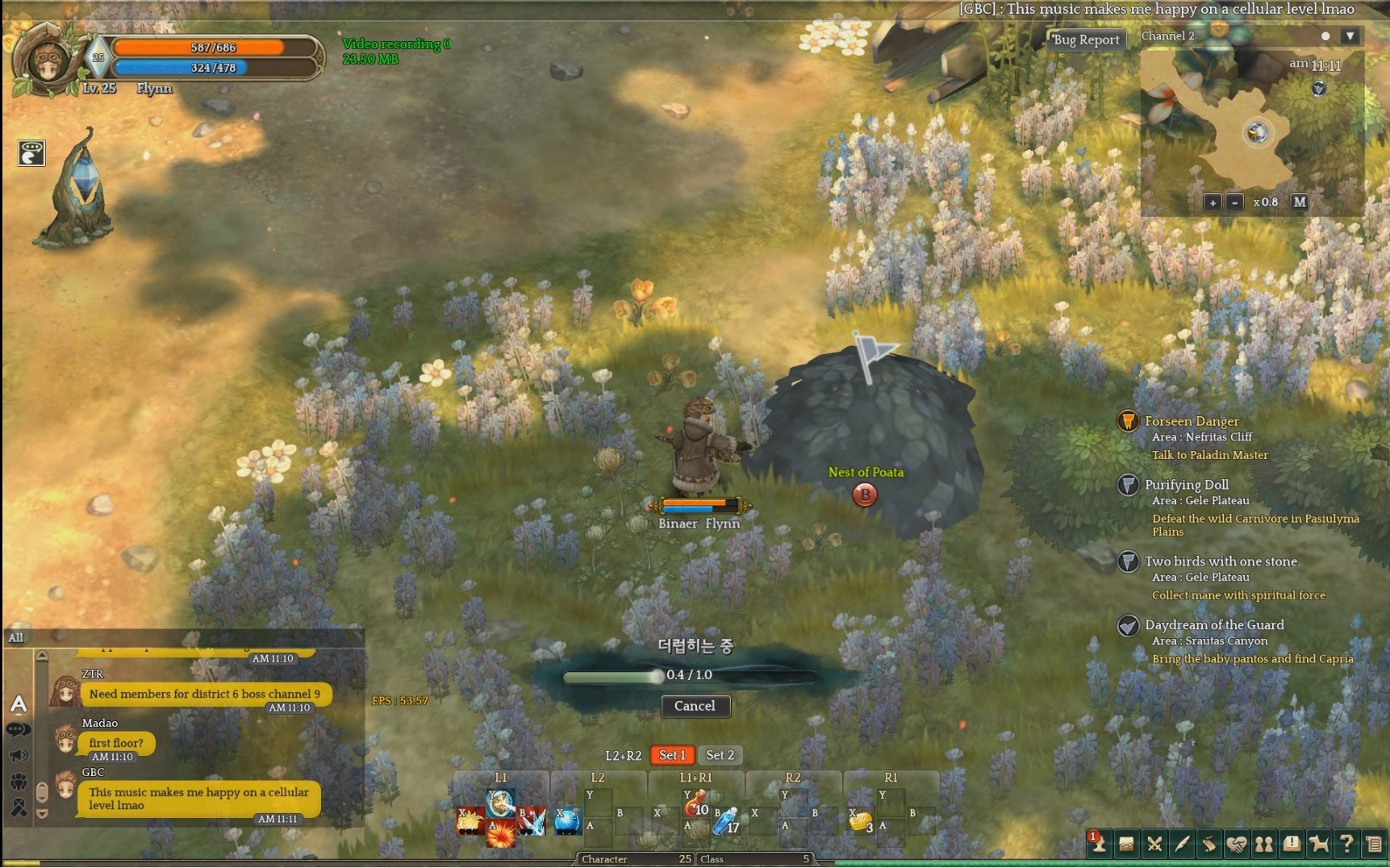Use the yellow gold bar item slot
Image resolution: width=1390 pixels, height=868 pixels.
click(861, 821)
